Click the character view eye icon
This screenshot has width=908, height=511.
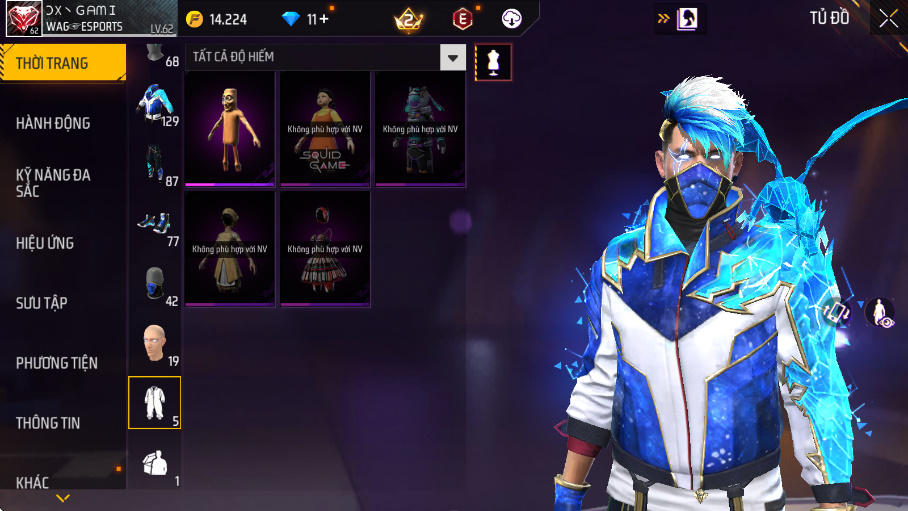coord(879,312)
